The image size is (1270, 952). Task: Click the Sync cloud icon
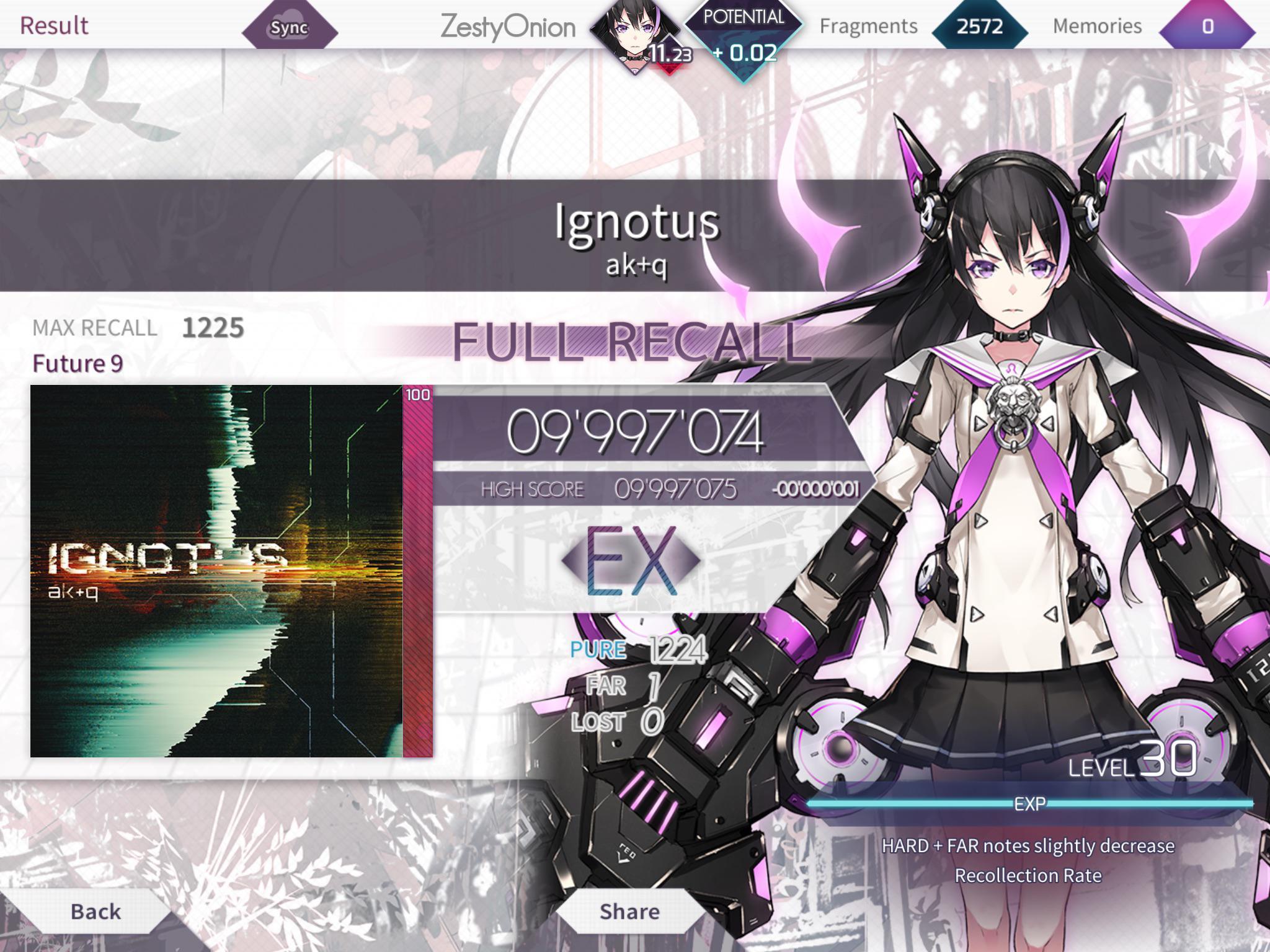tap(288, 26)
